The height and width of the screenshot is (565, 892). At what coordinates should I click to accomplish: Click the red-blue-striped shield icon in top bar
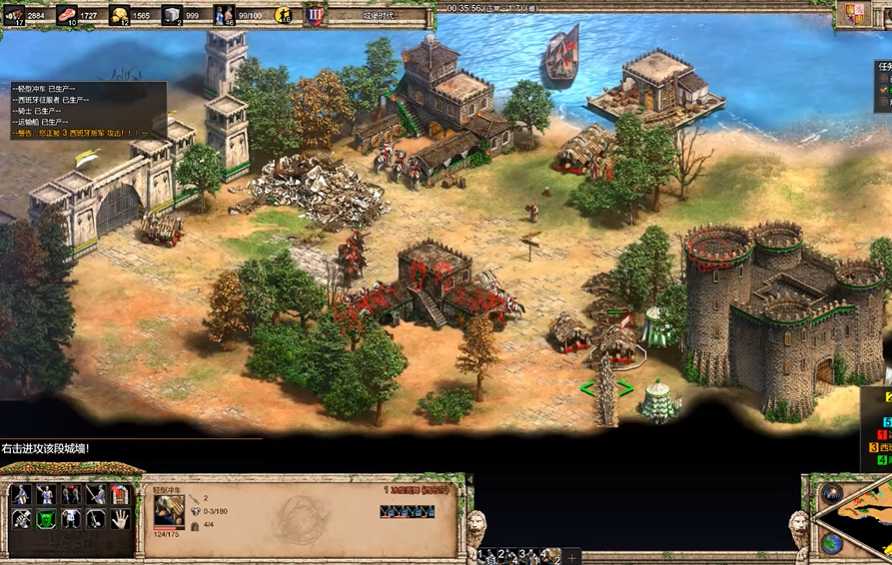click(x=315, y=15)
